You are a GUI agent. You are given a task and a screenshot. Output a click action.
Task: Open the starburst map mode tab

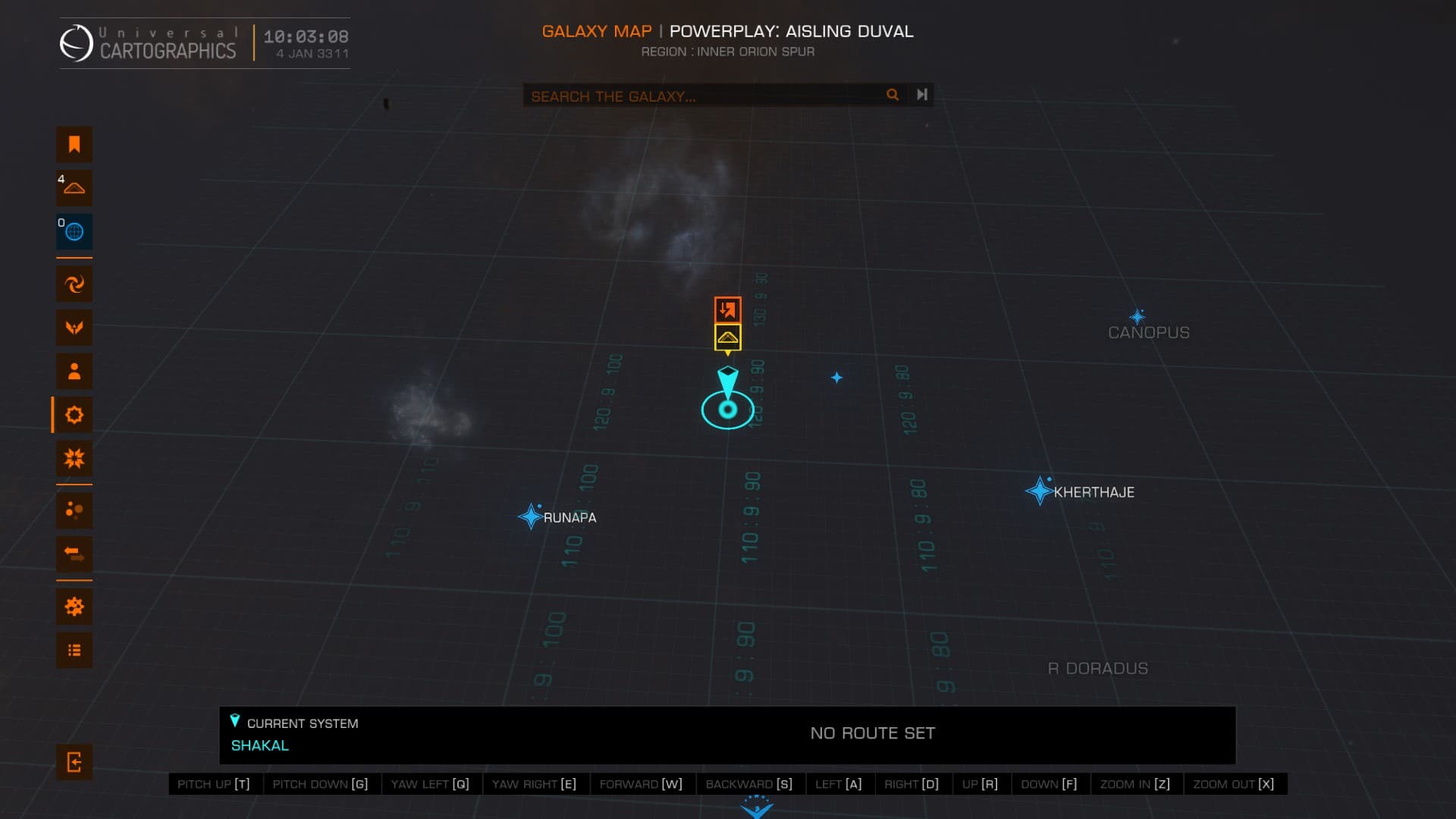pos(74,459)
